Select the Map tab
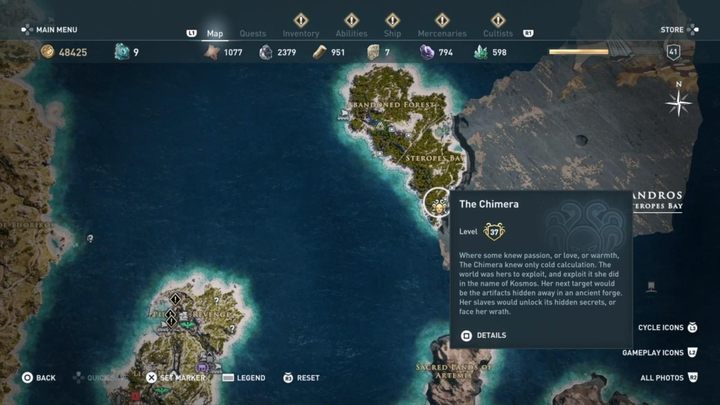720x405 pixels. (x=215, y=33)
